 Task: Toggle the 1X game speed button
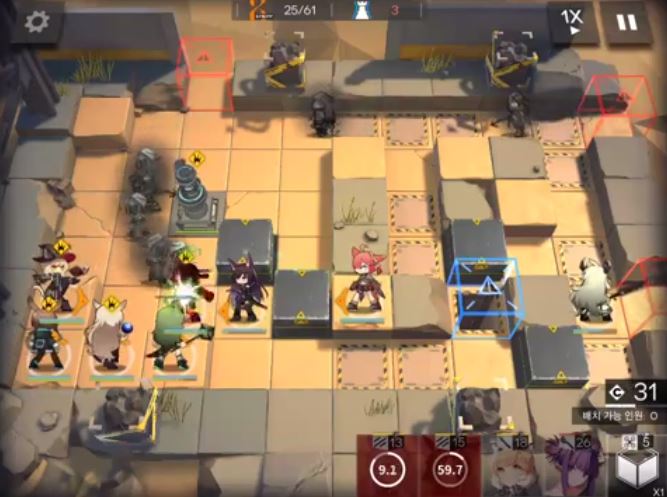[573, 21]
